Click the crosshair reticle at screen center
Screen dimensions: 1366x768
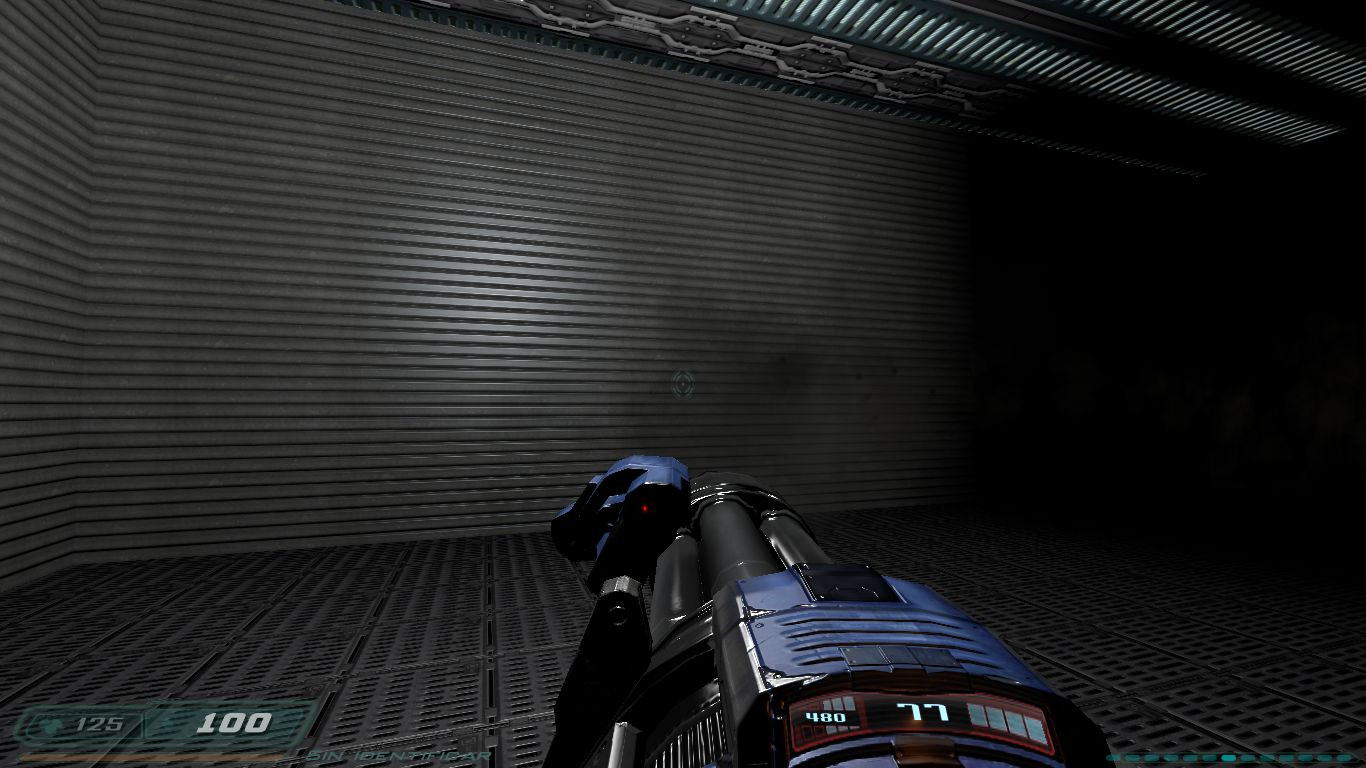(x=683, y=380)
